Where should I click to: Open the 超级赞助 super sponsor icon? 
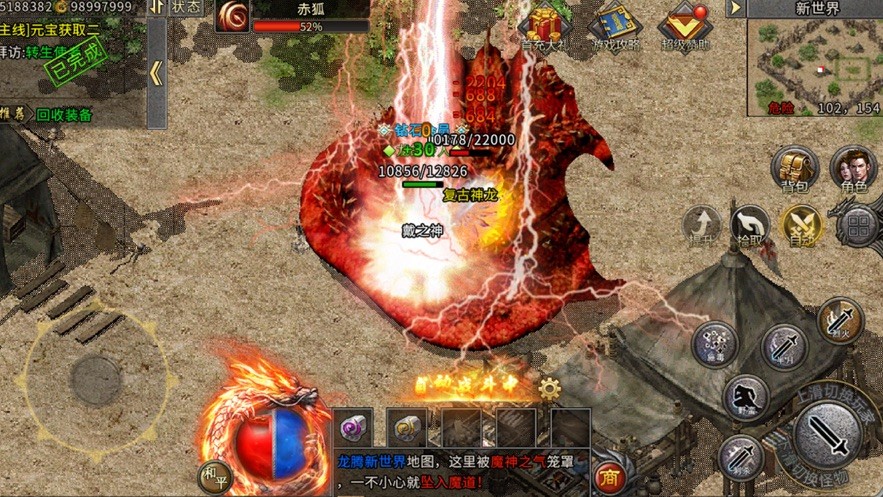(x=685, y=28)
